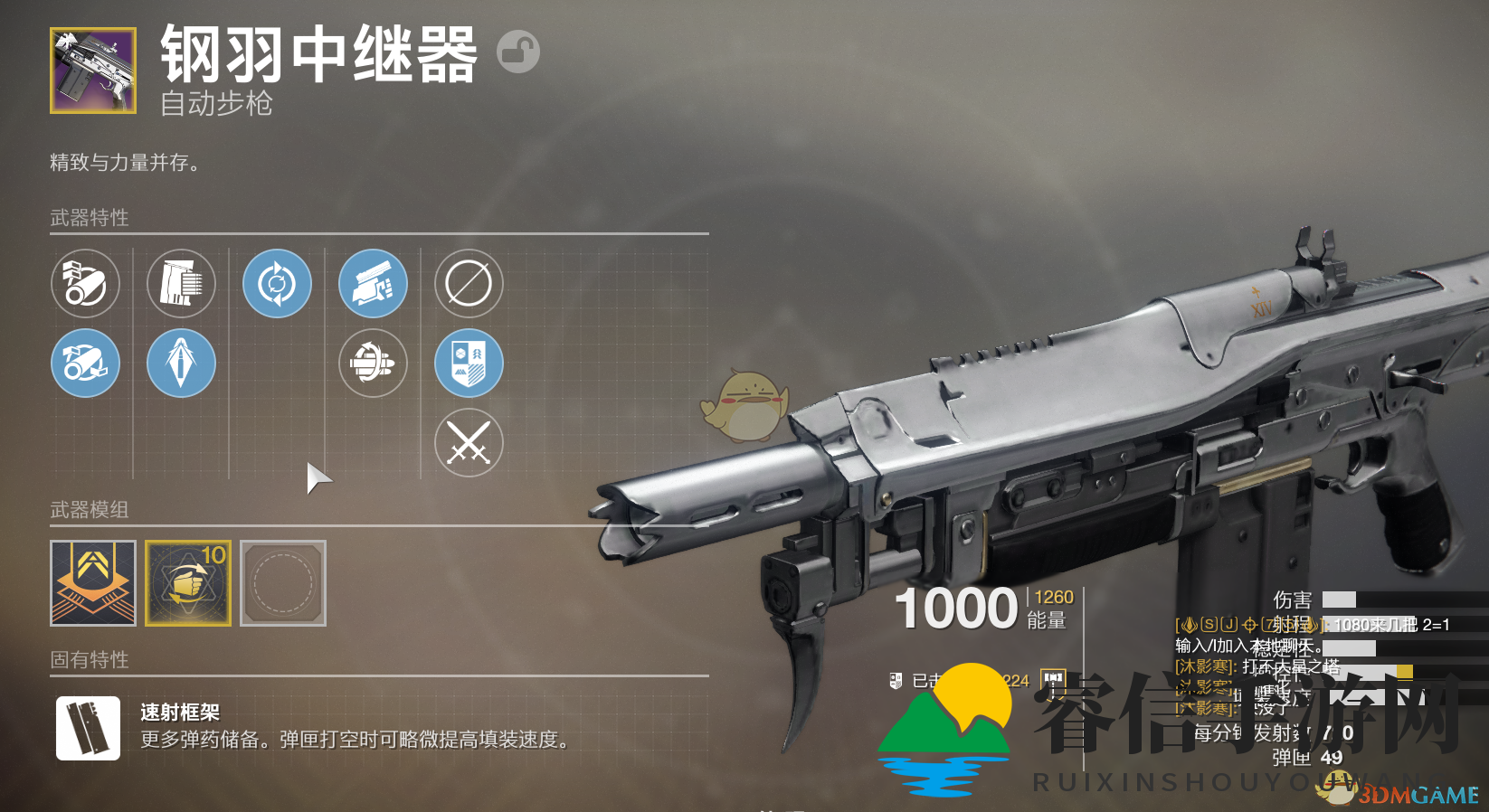Select the empty circle tracker option

[468, 283]
